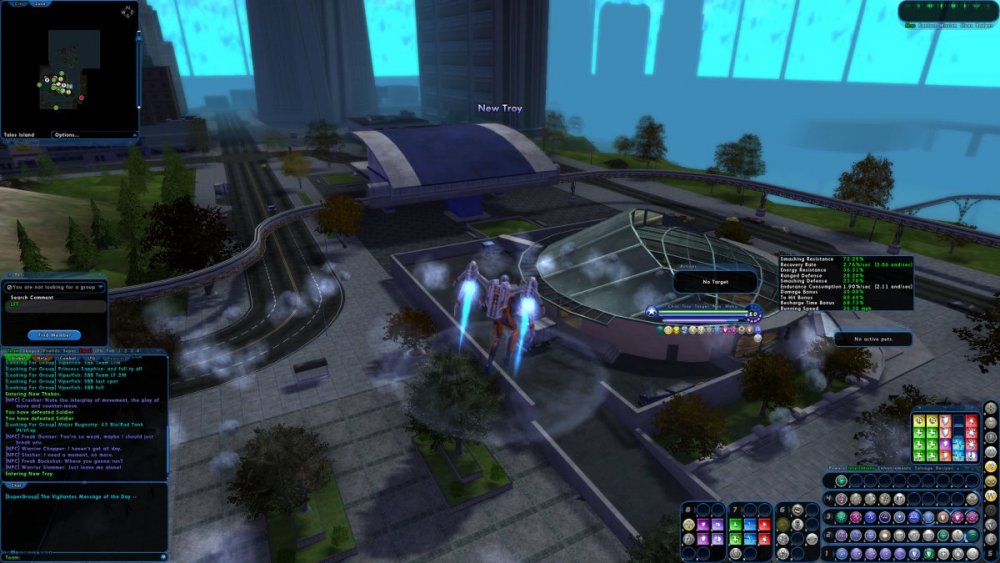Image resolution: width=1000 pixels, height=563 pixels.
Task: Open the minimap Options menu
Action: (x=67, y=134)
